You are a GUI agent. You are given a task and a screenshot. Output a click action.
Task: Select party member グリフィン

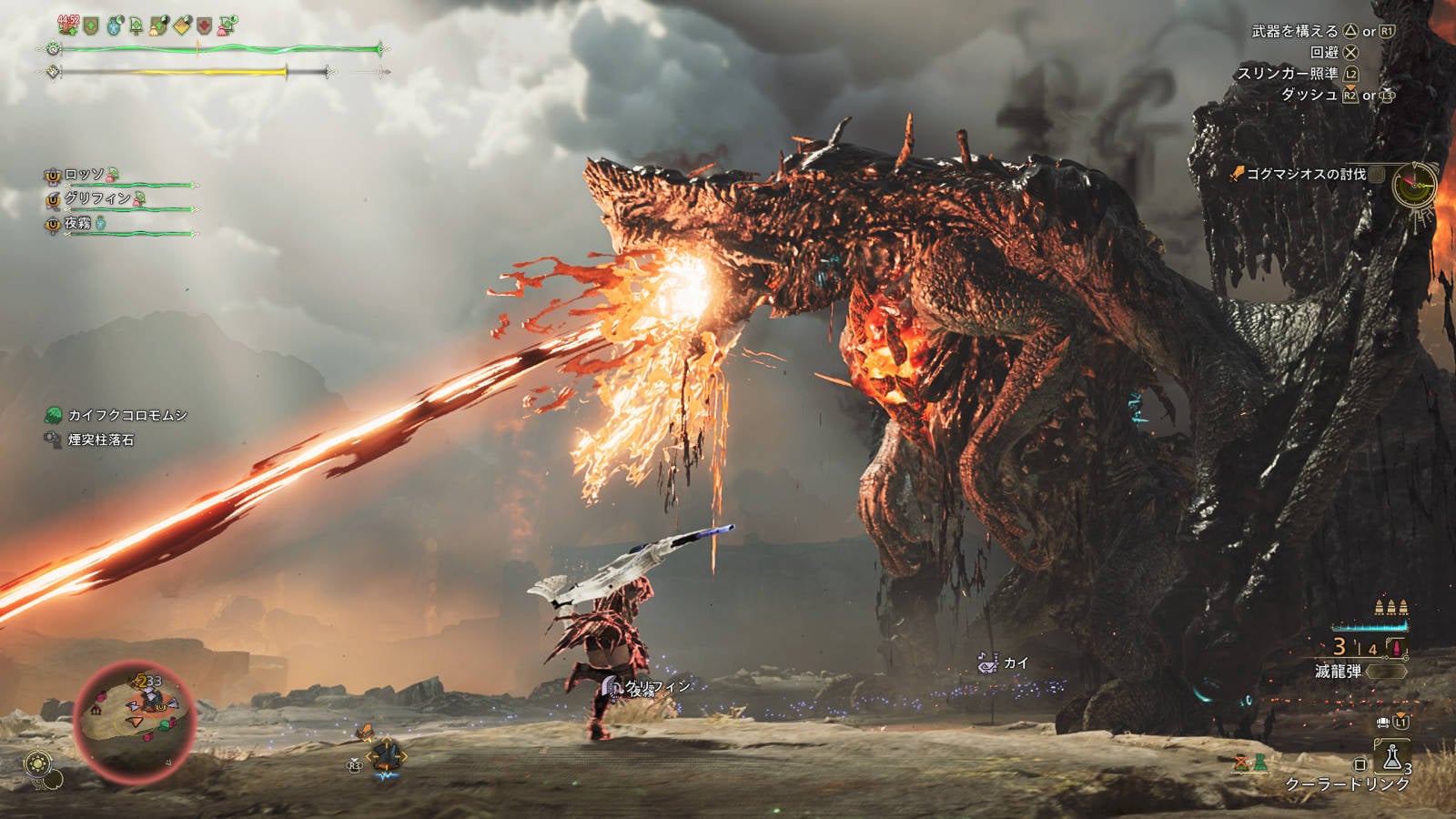click(x=97, y=197)
